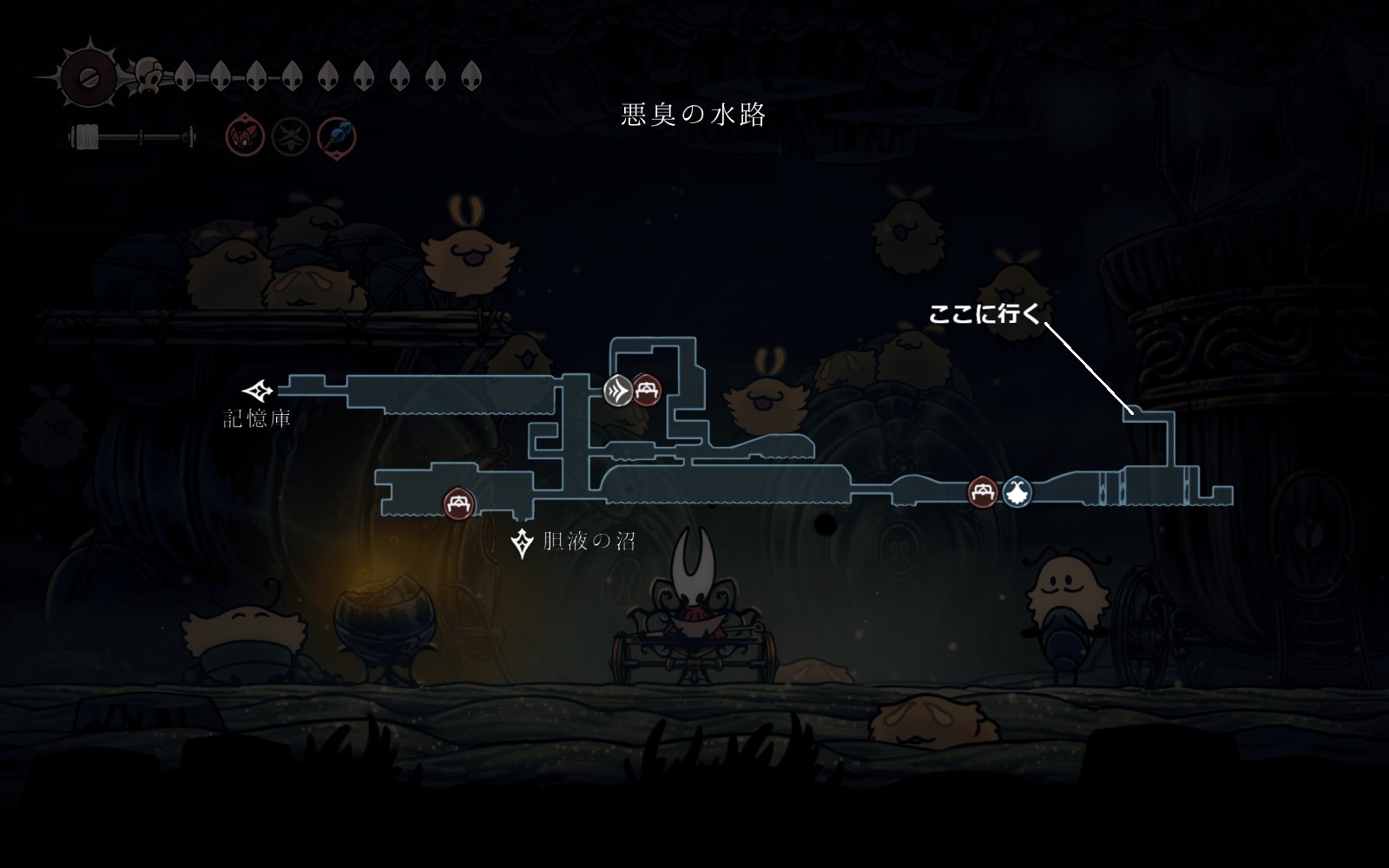Viewport: 1389px width, 868px height.
Task: Select the 記憶庫 area exit marker
Action: [258, 391]
